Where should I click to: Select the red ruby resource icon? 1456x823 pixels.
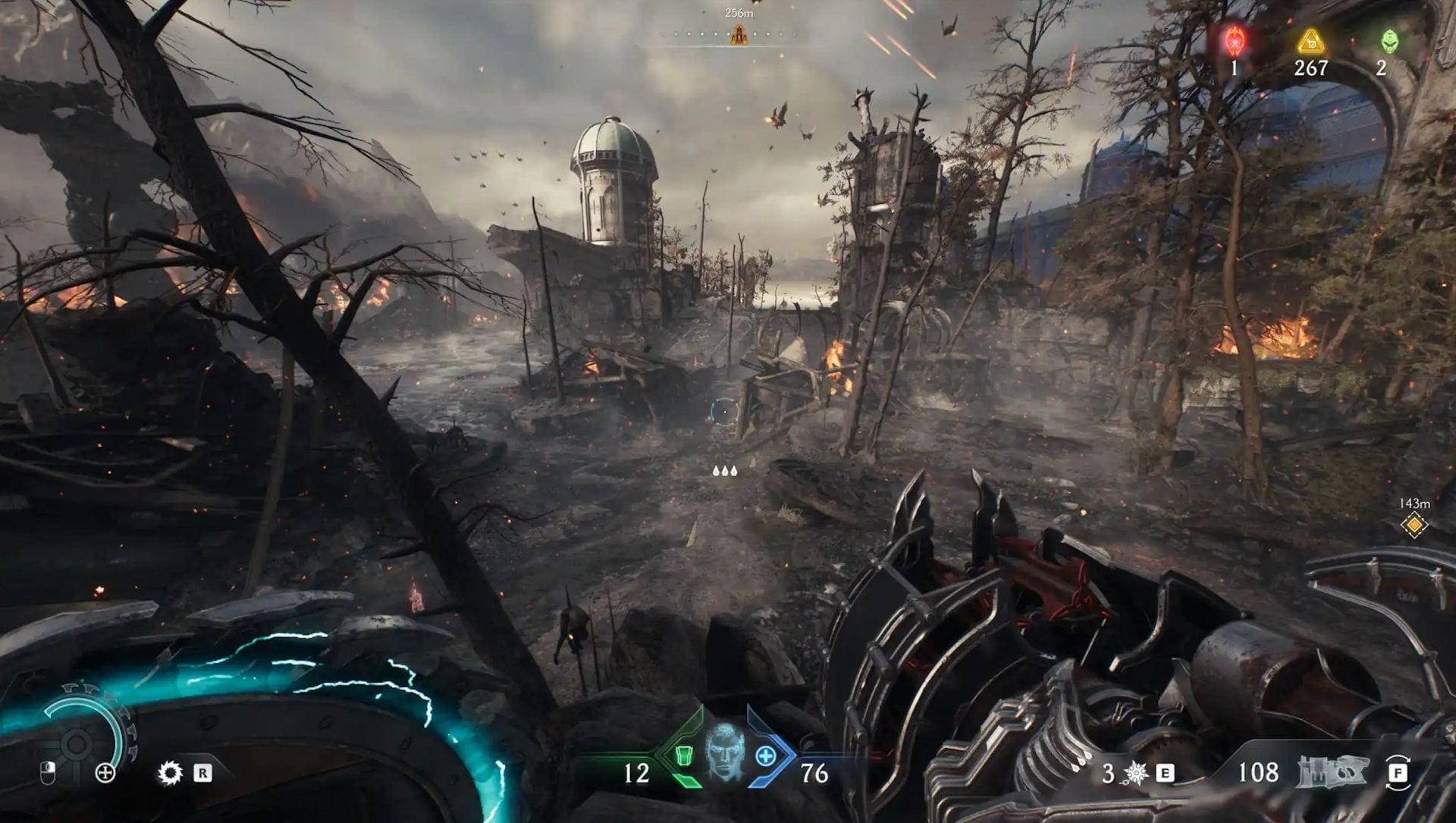click(1234, 41)
